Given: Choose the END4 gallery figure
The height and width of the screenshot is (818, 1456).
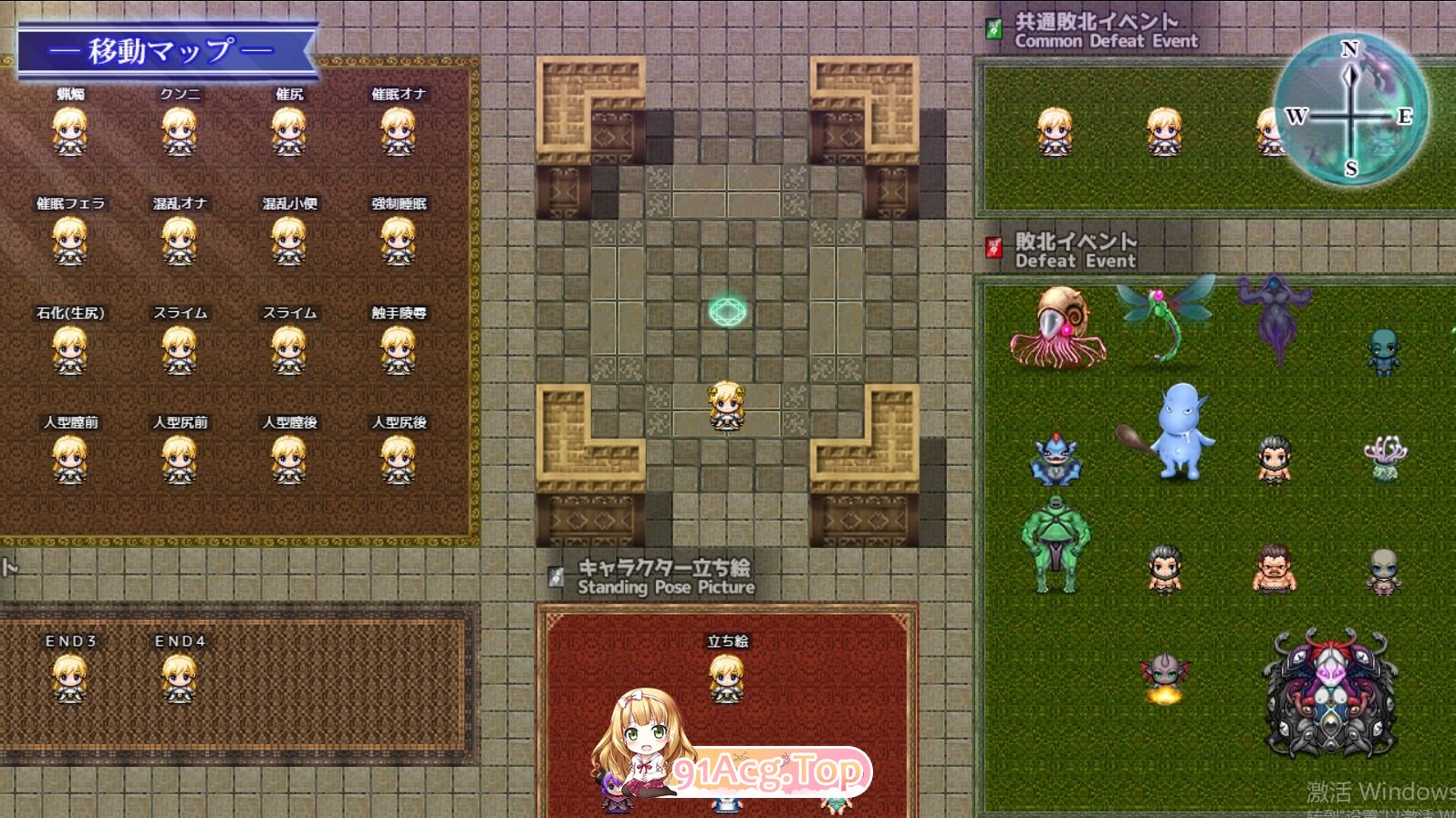Looking at the screenshot, I should (180, 679).
